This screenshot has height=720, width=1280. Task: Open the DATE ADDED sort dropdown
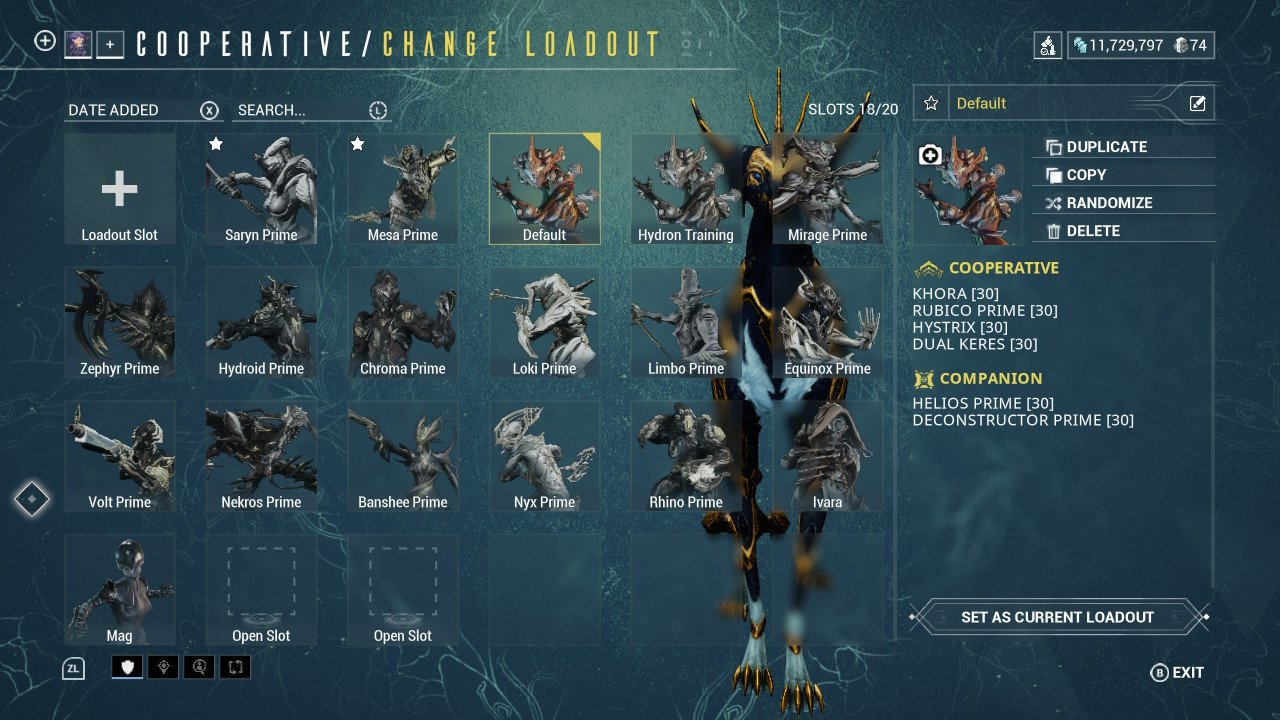112,110
